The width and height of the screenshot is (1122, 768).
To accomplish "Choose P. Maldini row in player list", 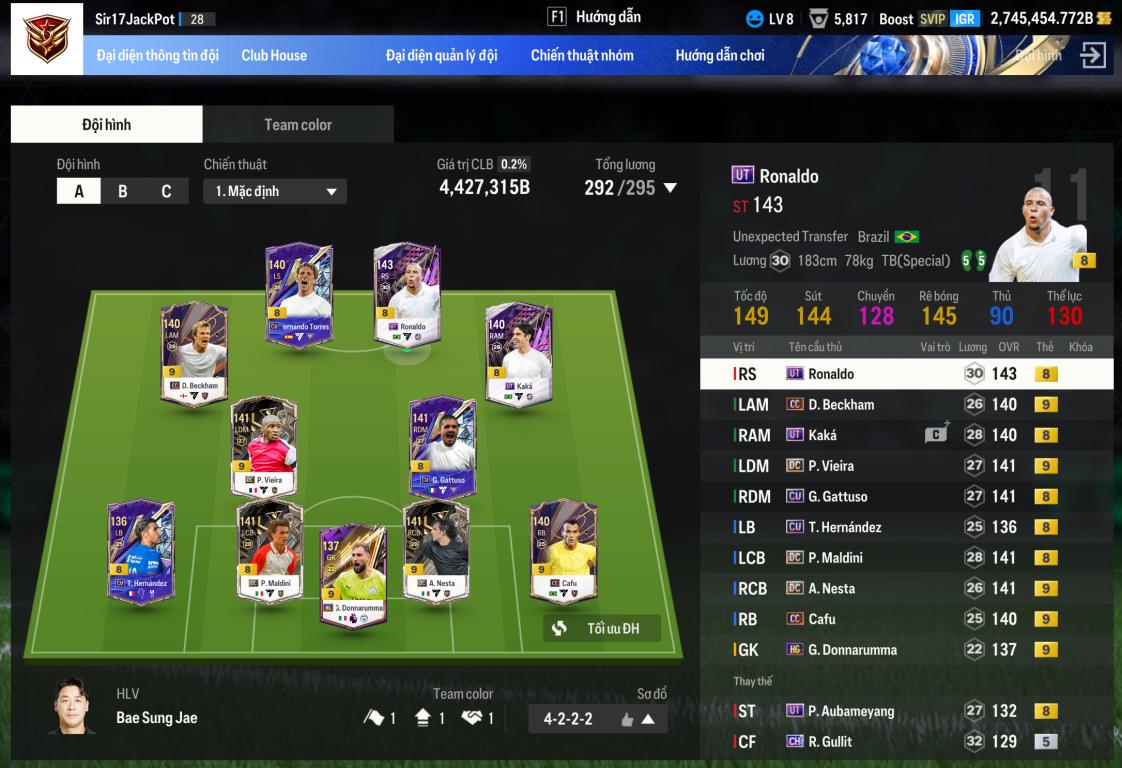I will tap(906, 558).
